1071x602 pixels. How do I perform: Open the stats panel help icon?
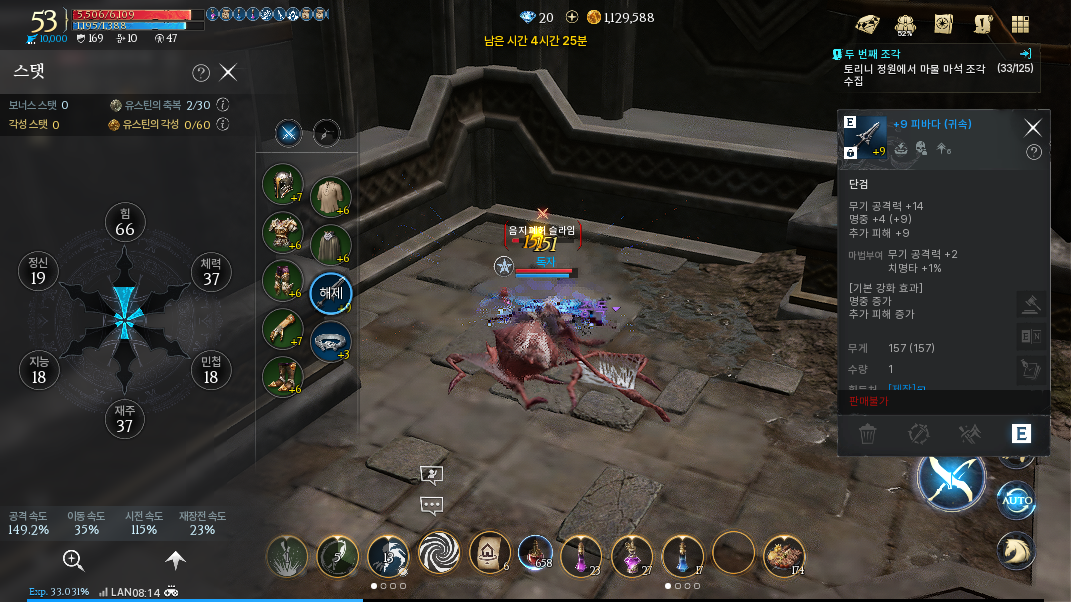click(200, 72)
